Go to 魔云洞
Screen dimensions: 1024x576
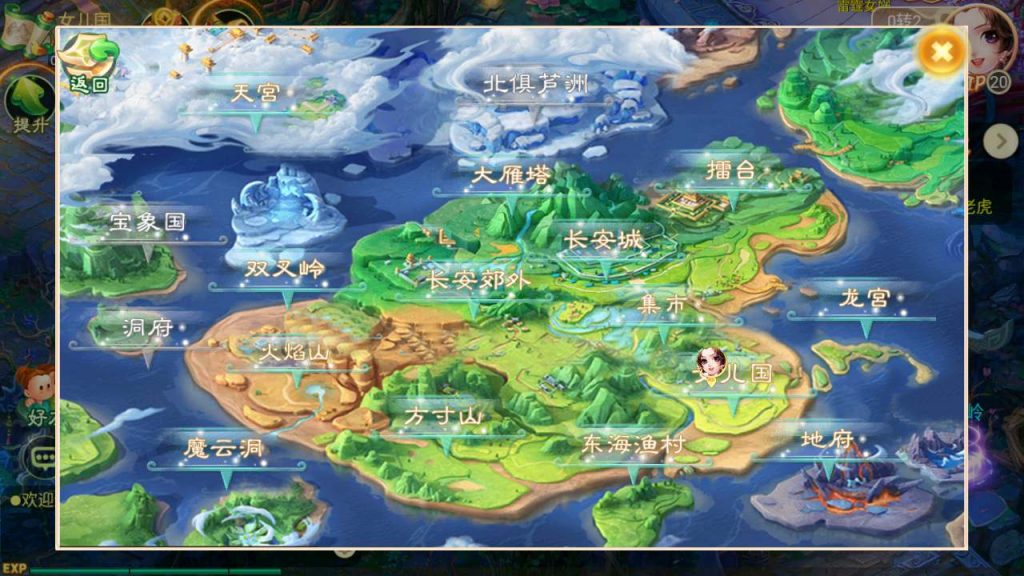point(224,449)
